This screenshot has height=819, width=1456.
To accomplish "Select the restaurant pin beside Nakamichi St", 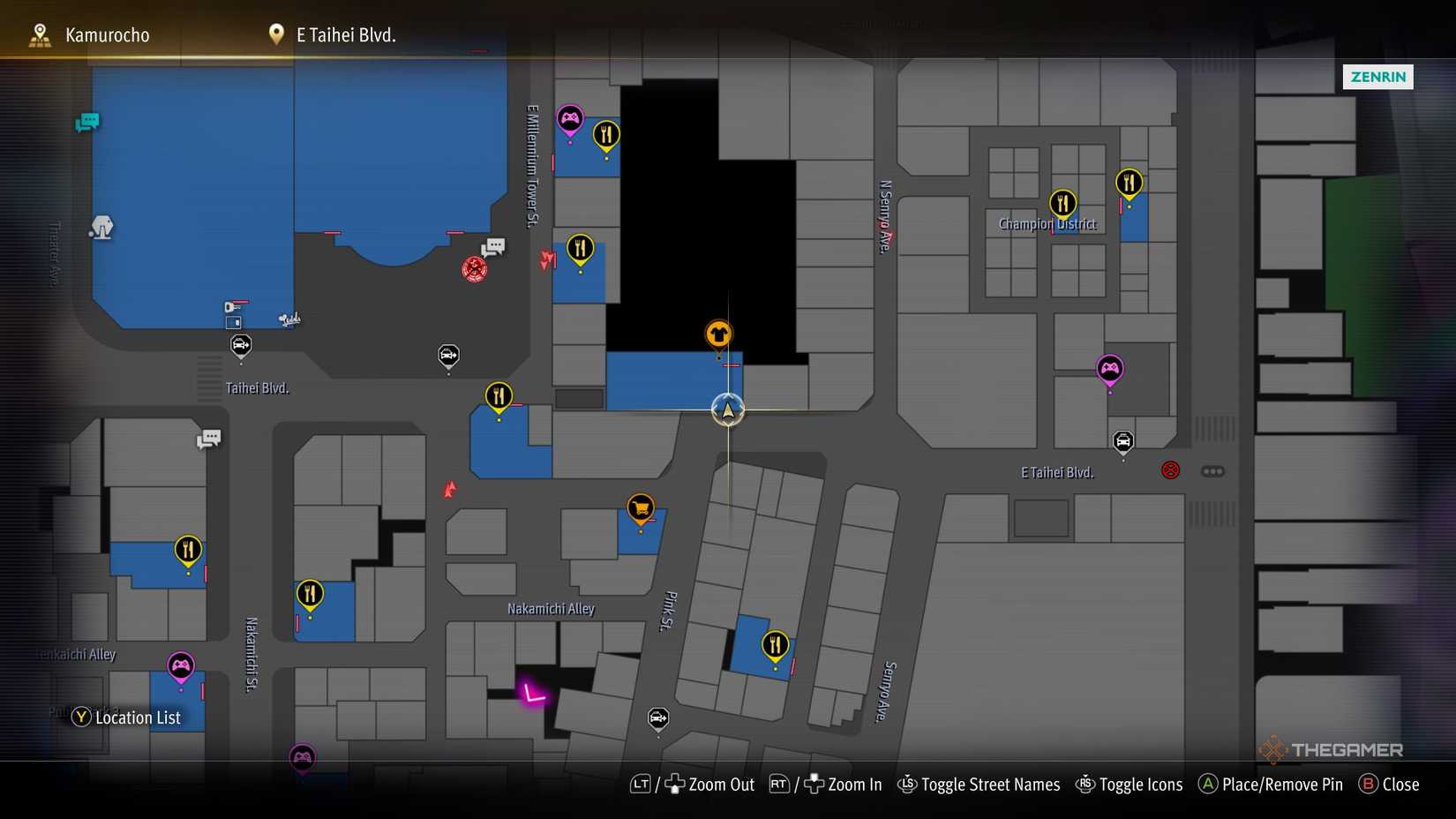I will [x=310, y=594].
